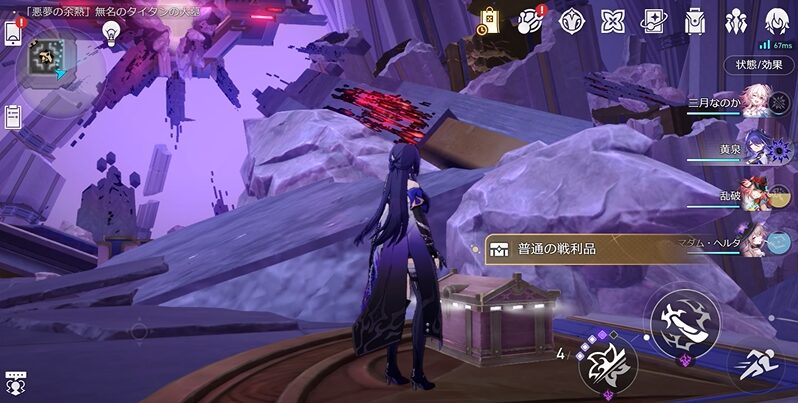The height and width of the screenshot is (403, 798).
Task: Open the character avatar icon in top bar
Action: coord(777,20)
